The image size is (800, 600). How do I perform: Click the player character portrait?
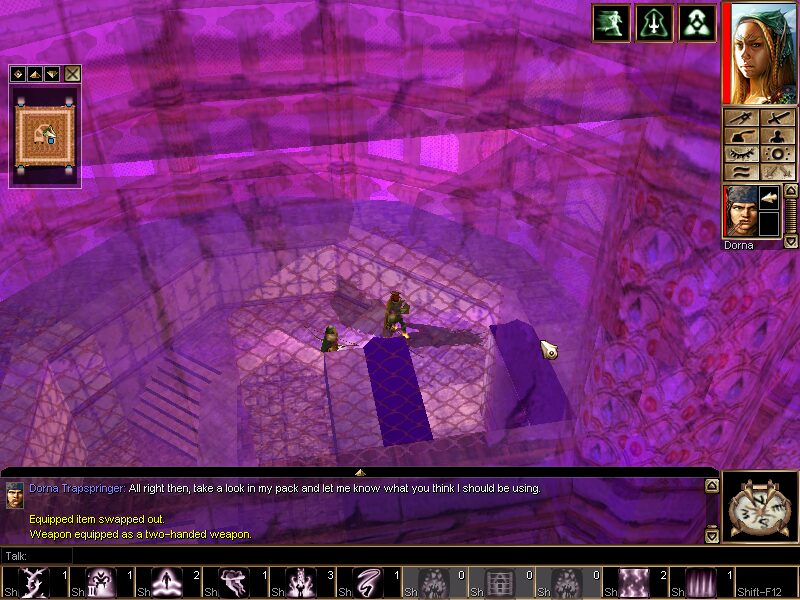pyautogui.click(x=758, y=52)
